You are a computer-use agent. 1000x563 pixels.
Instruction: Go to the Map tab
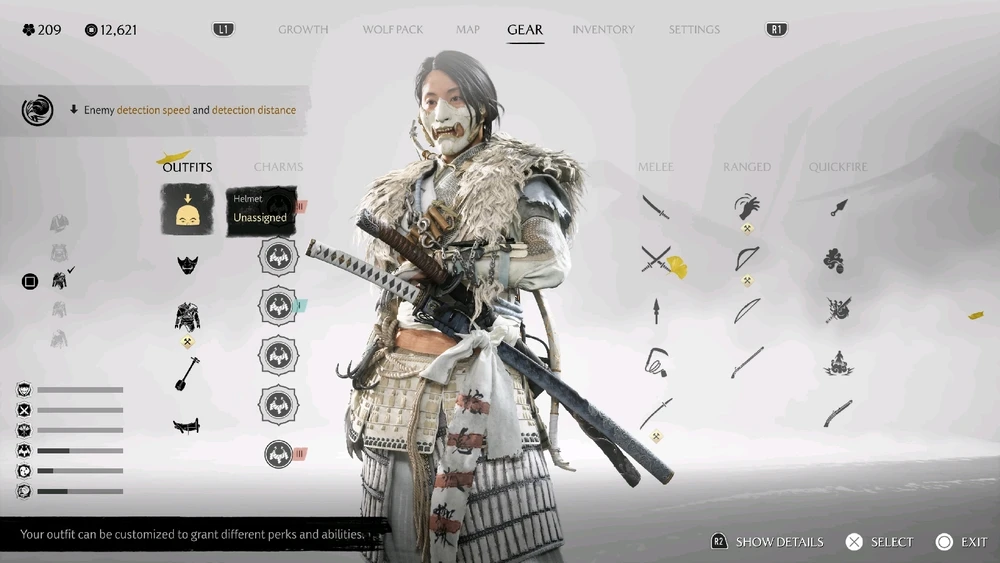pyautogui.click(x=468, y=30)
